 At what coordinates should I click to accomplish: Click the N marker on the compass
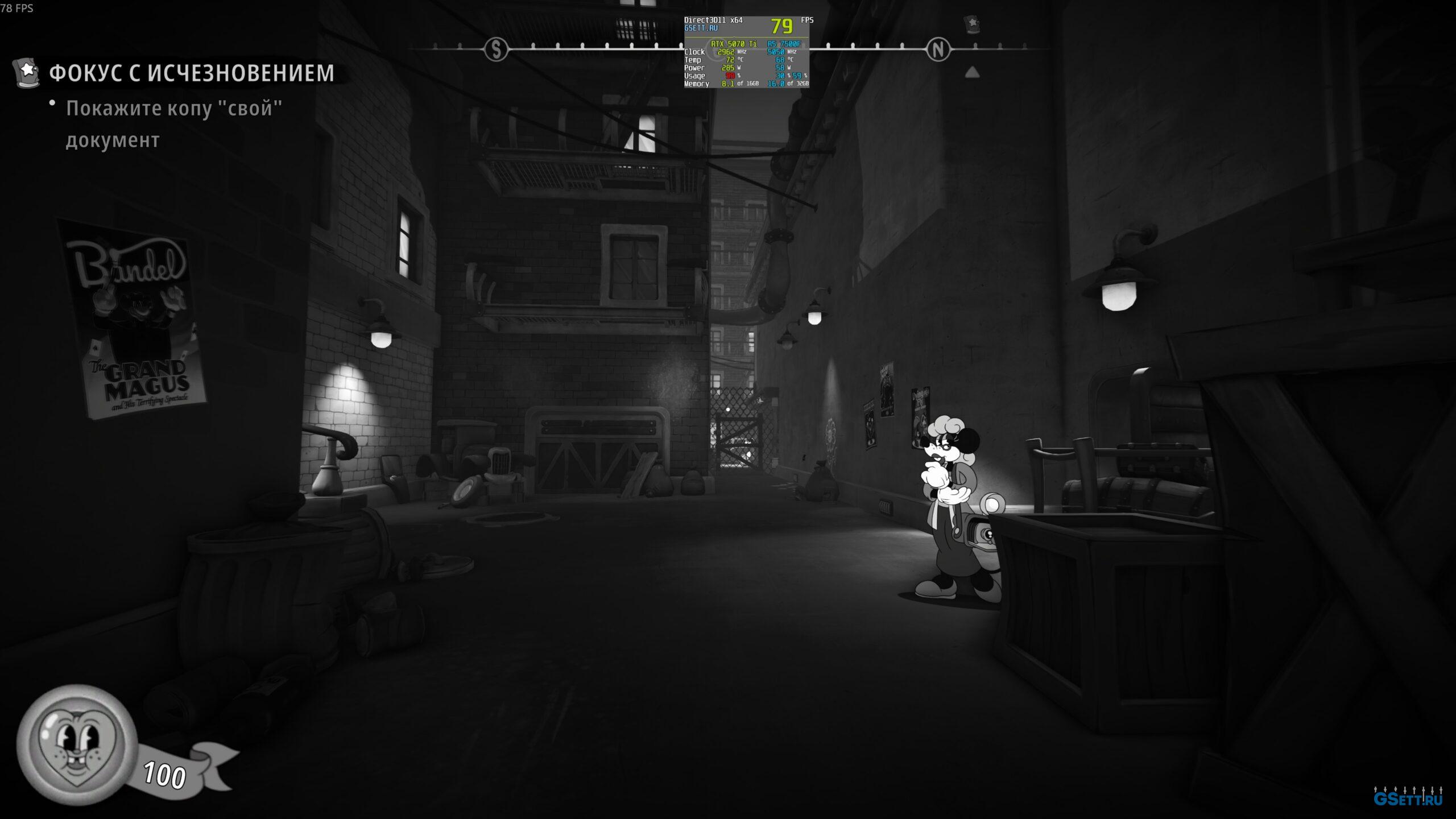938,50
